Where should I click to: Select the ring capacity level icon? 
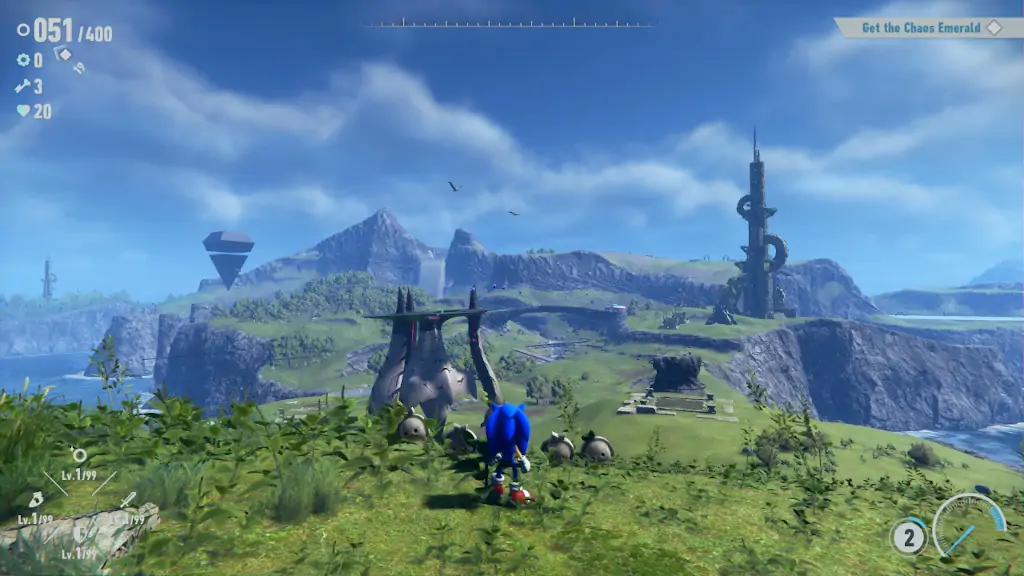79,456
